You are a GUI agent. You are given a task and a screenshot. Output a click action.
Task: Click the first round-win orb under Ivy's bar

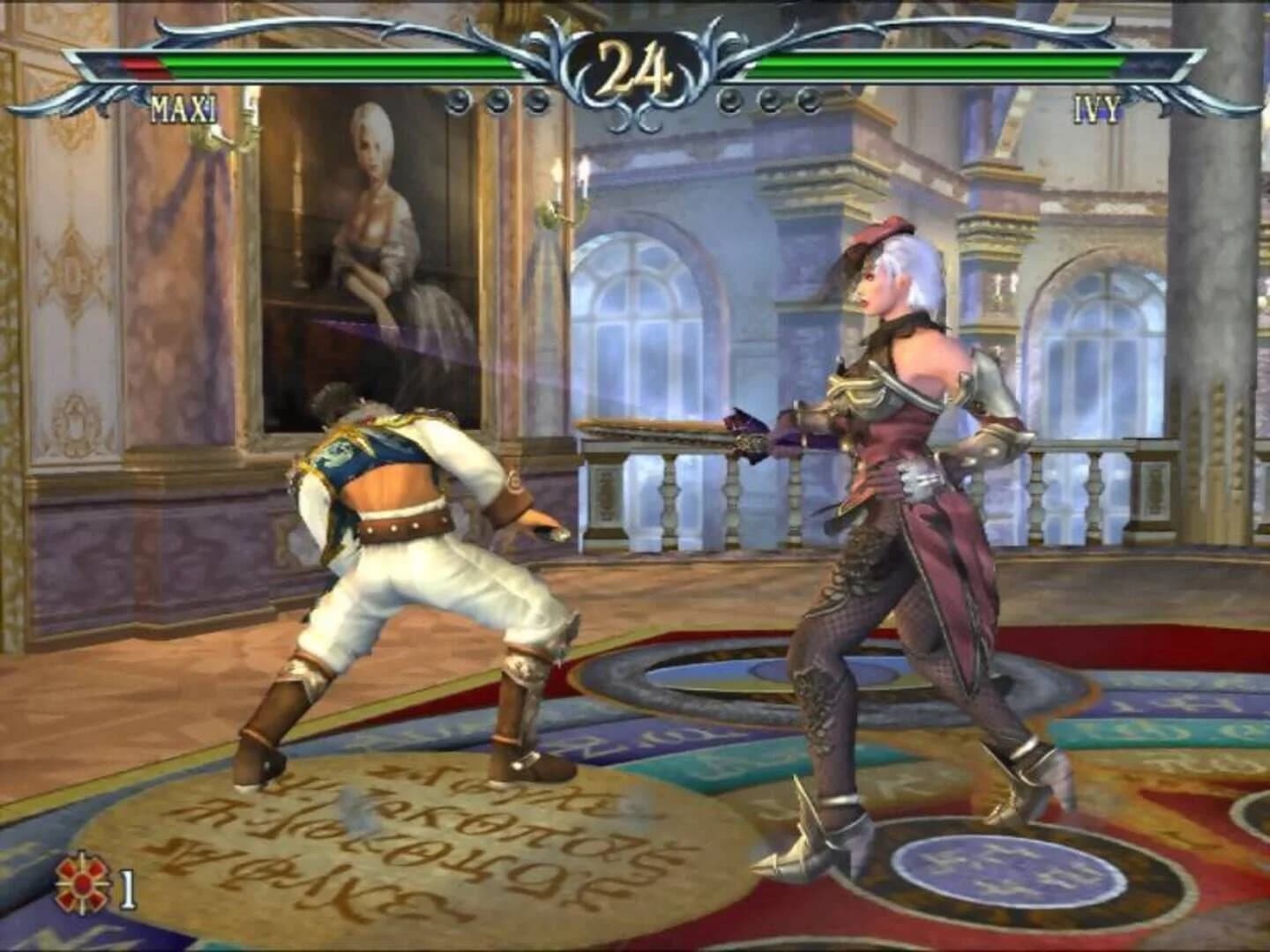point(730,101)
